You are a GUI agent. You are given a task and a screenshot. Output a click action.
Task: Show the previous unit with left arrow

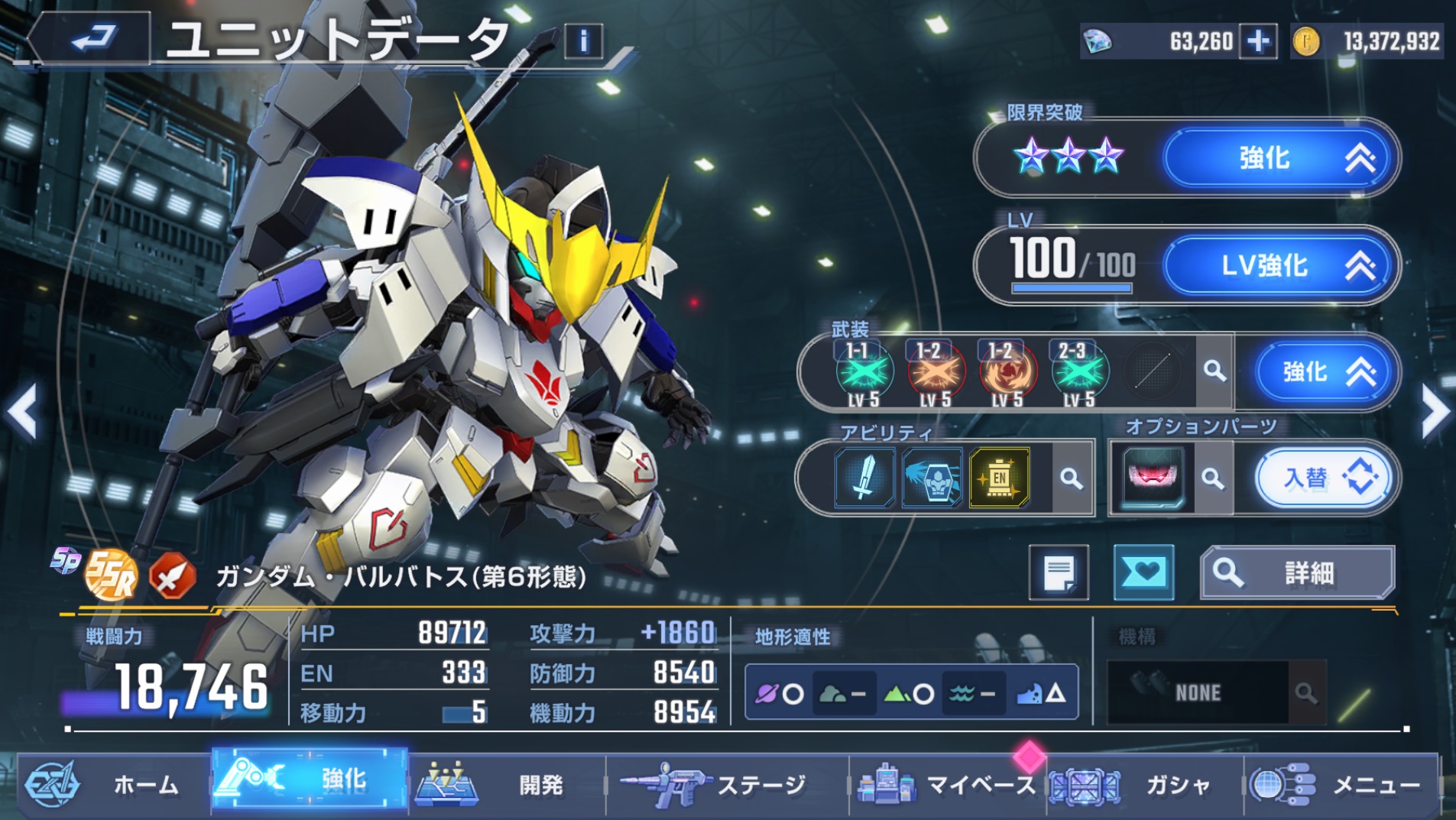23,412
